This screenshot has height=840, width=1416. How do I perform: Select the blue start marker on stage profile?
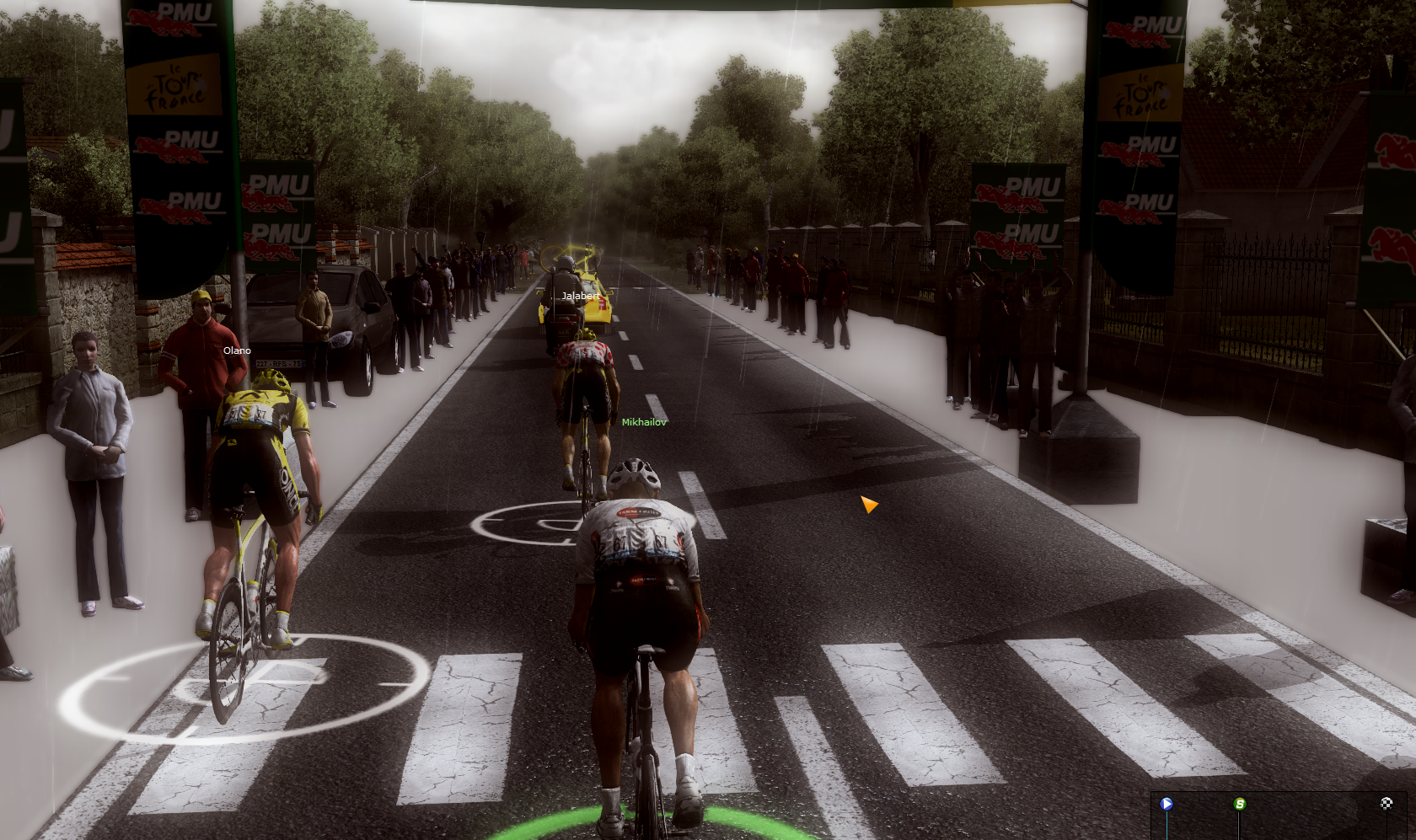pyautogui.click(x=1167, y=804)
